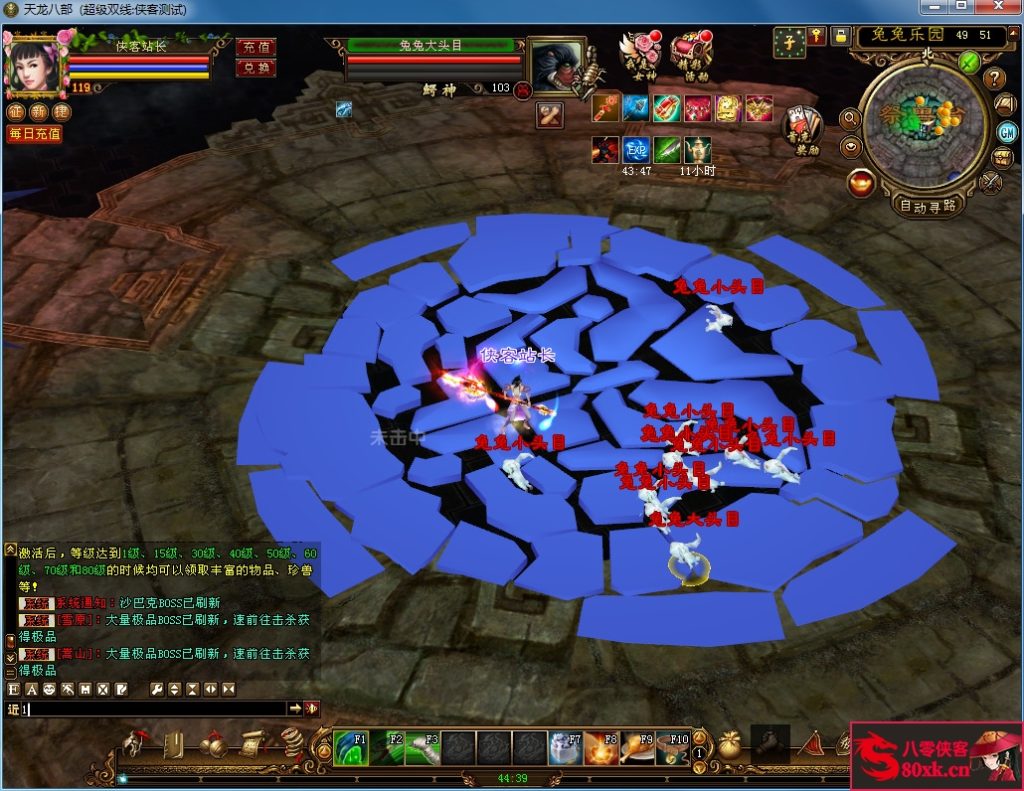Click the target boss portrait
This screenshot has height=791, width=1024.
coord(553,66)
